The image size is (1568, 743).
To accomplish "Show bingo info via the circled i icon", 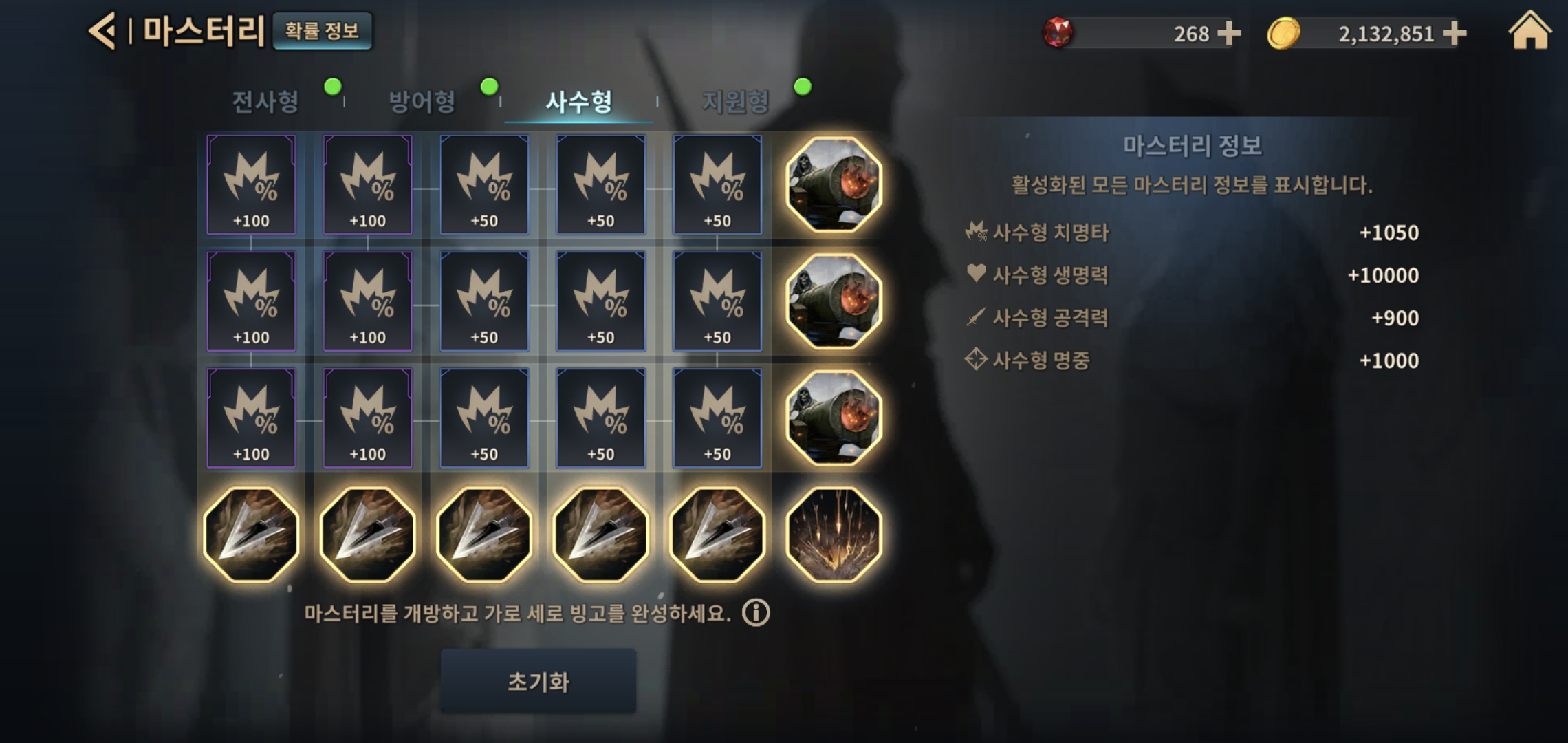I will [756, 612].
